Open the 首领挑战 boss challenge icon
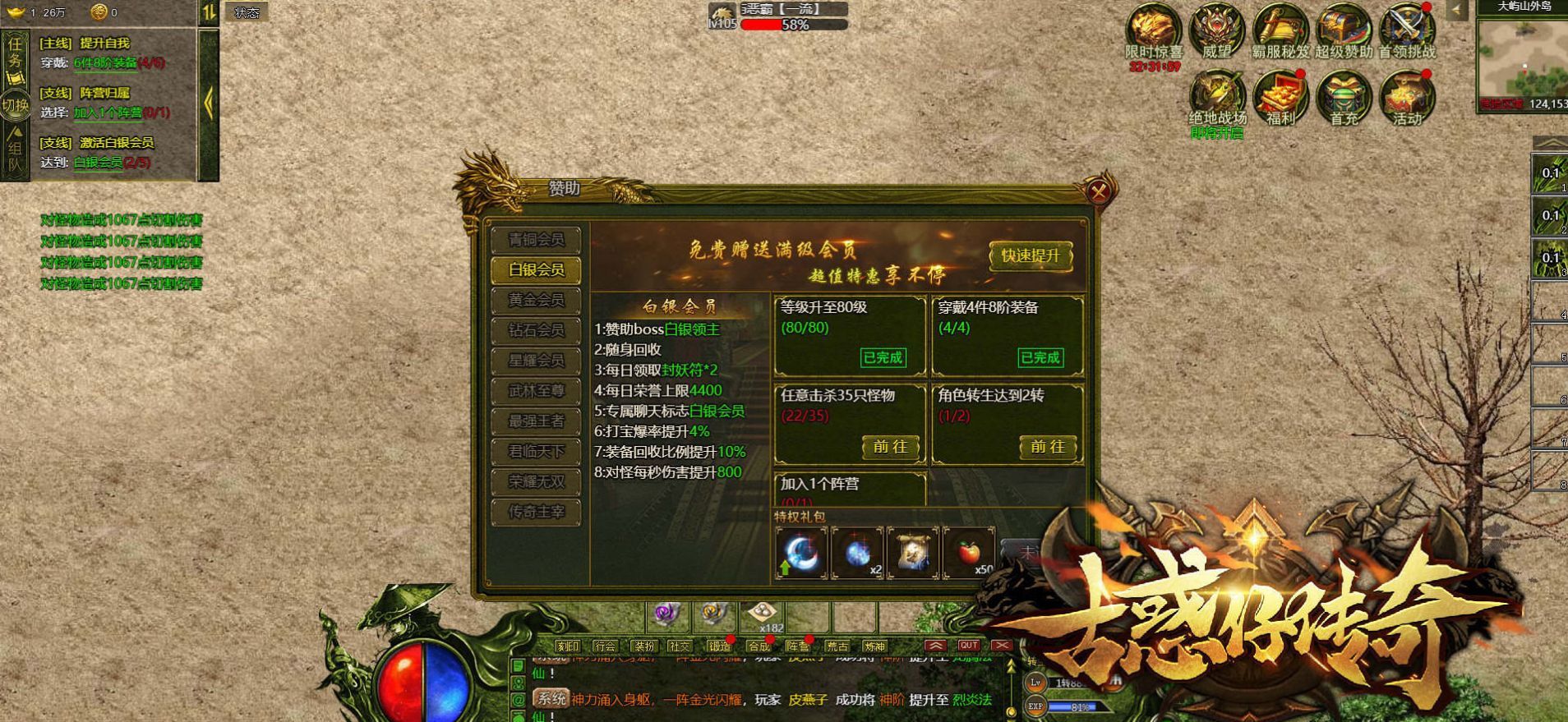The width and height of the screenshot is (1568, 722). 1407,31
